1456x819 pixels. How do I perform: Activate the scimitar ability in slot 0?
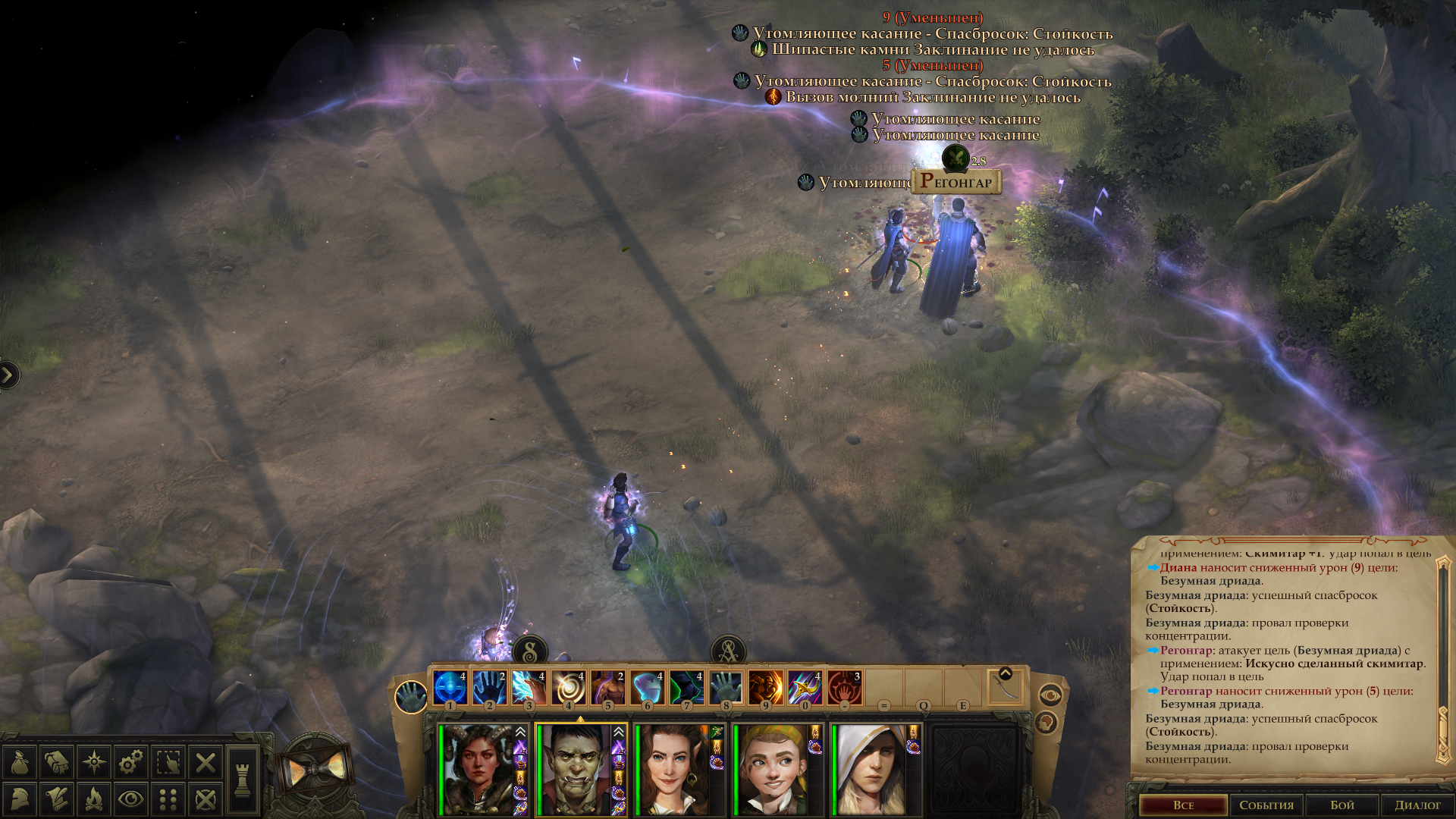coord(805,688)
